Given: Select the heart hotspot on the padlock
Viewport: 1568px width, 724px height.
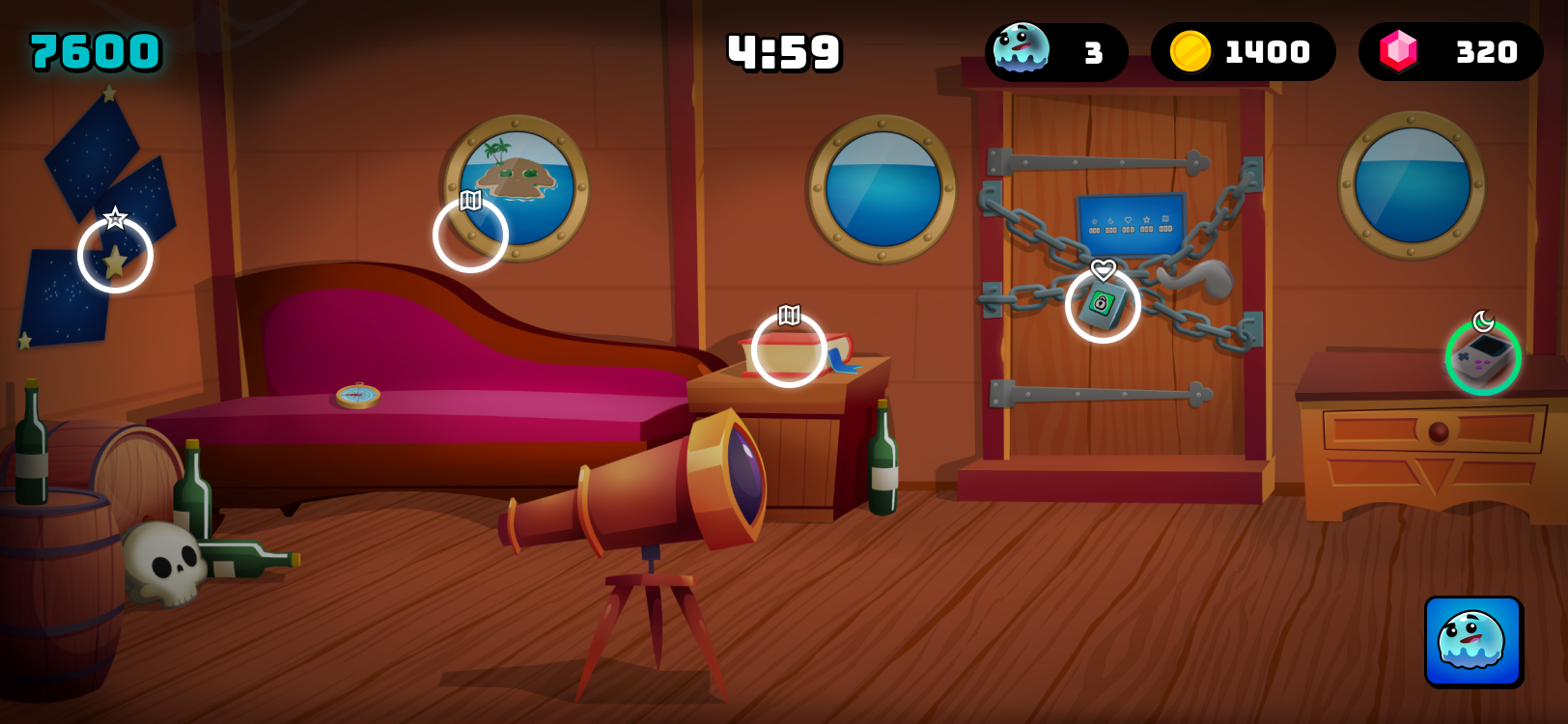Looking at the screenshot, I should click(1103, 305).
